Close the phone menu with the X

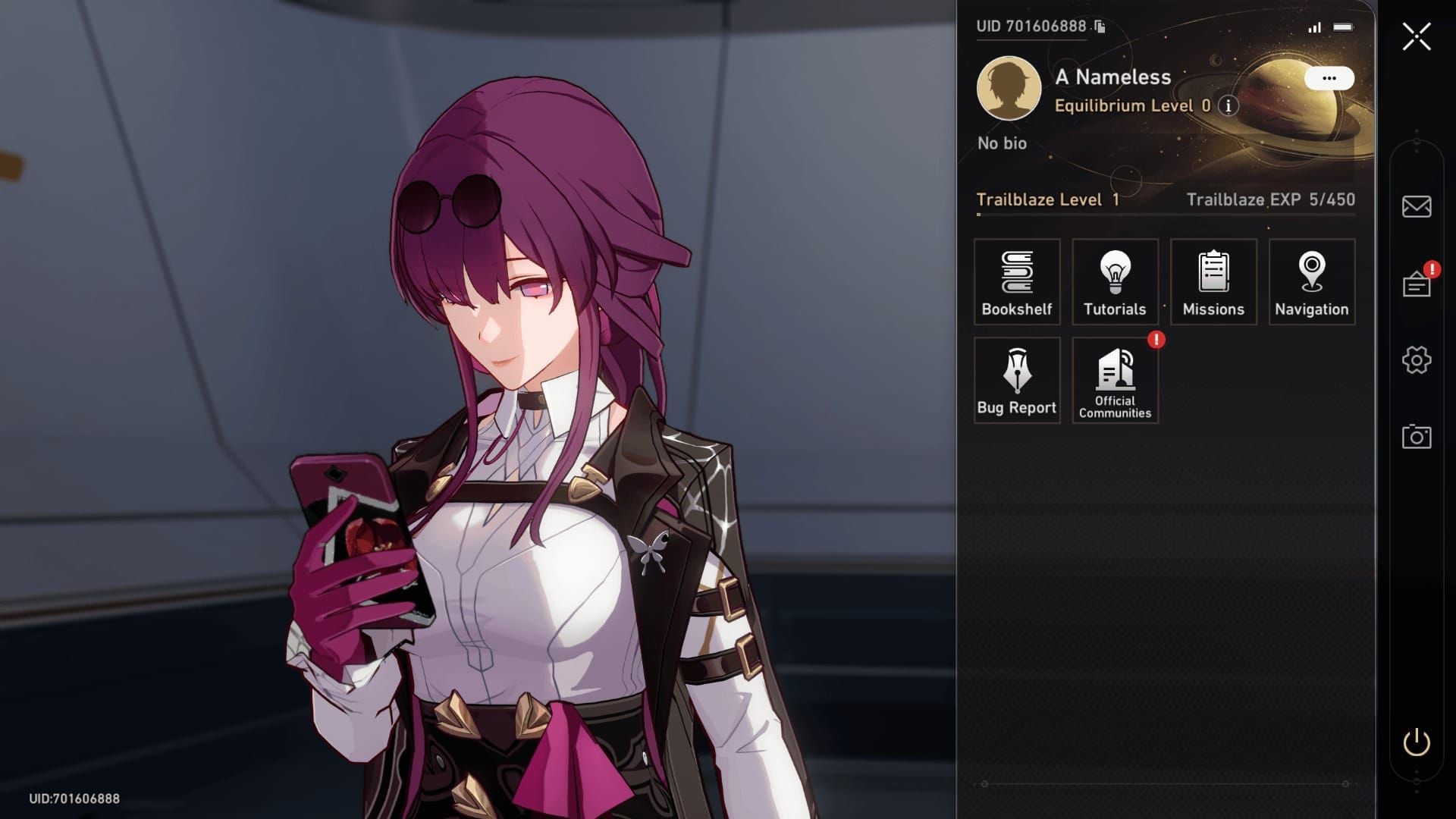point(1416,36)
